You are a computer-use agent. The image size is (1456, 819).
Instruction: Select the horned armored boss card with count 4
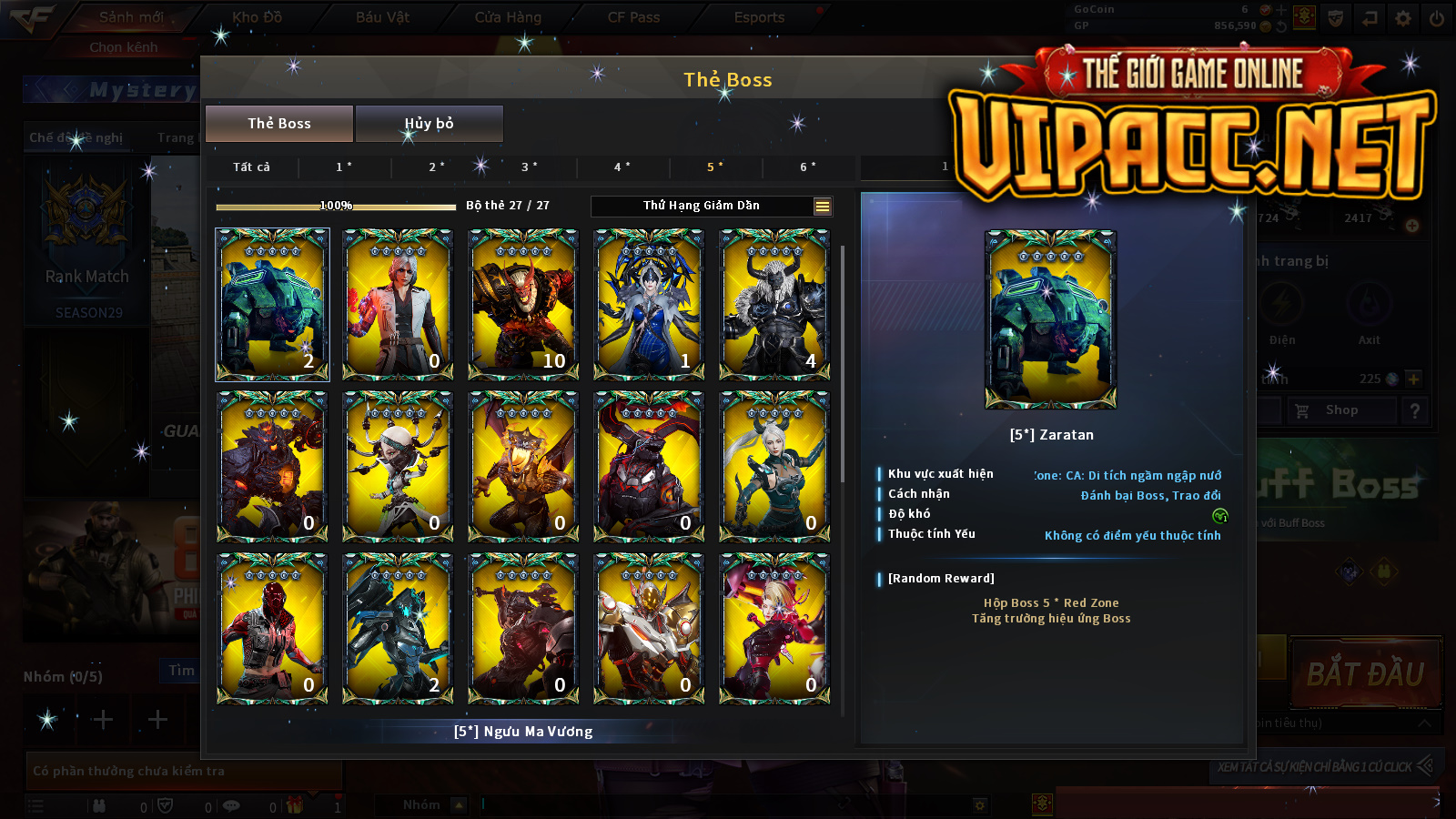point(774,304)
